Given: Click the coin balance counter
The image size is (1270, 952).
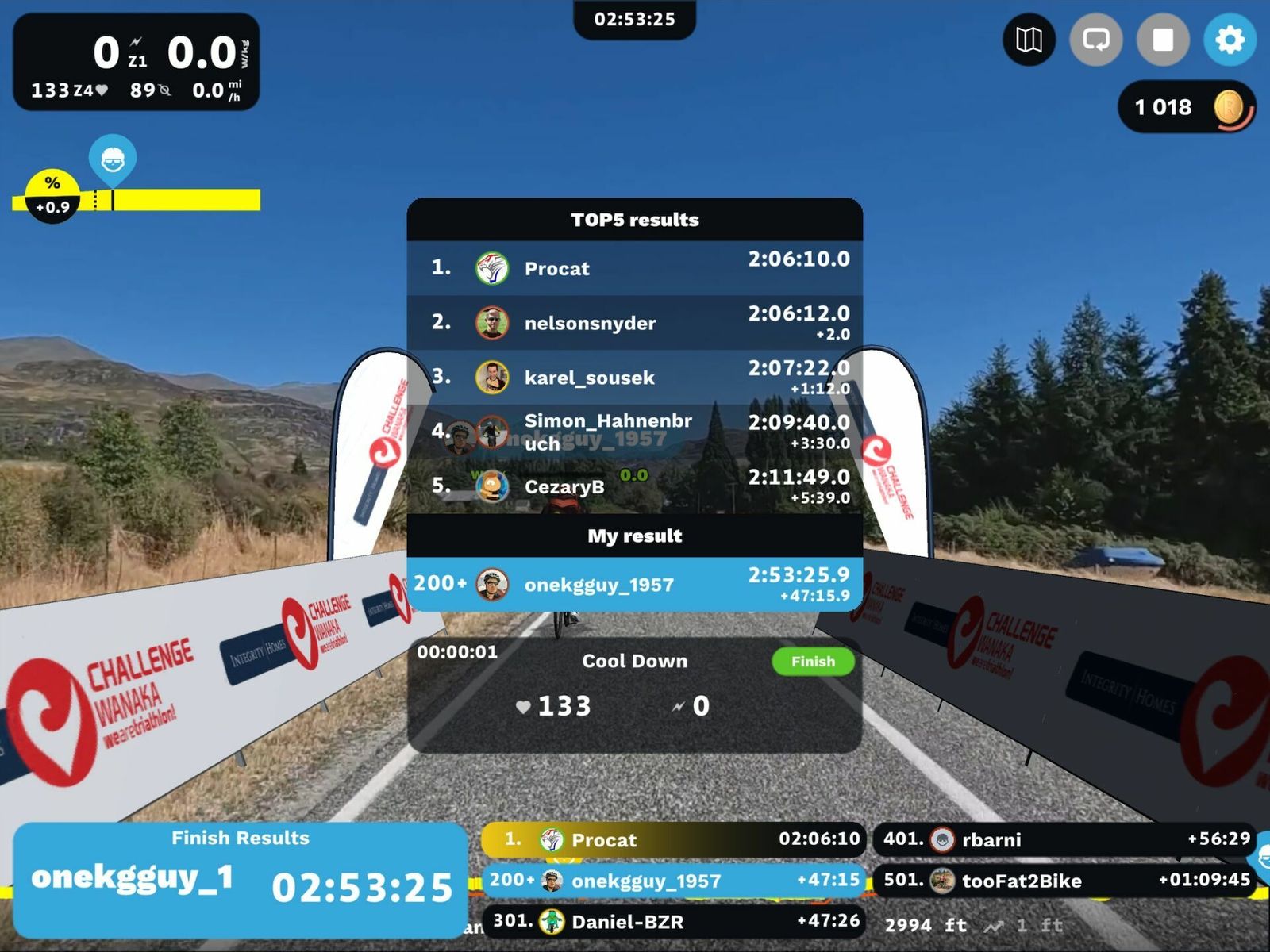Looking at the screenshot, I should click(1185, 107).
